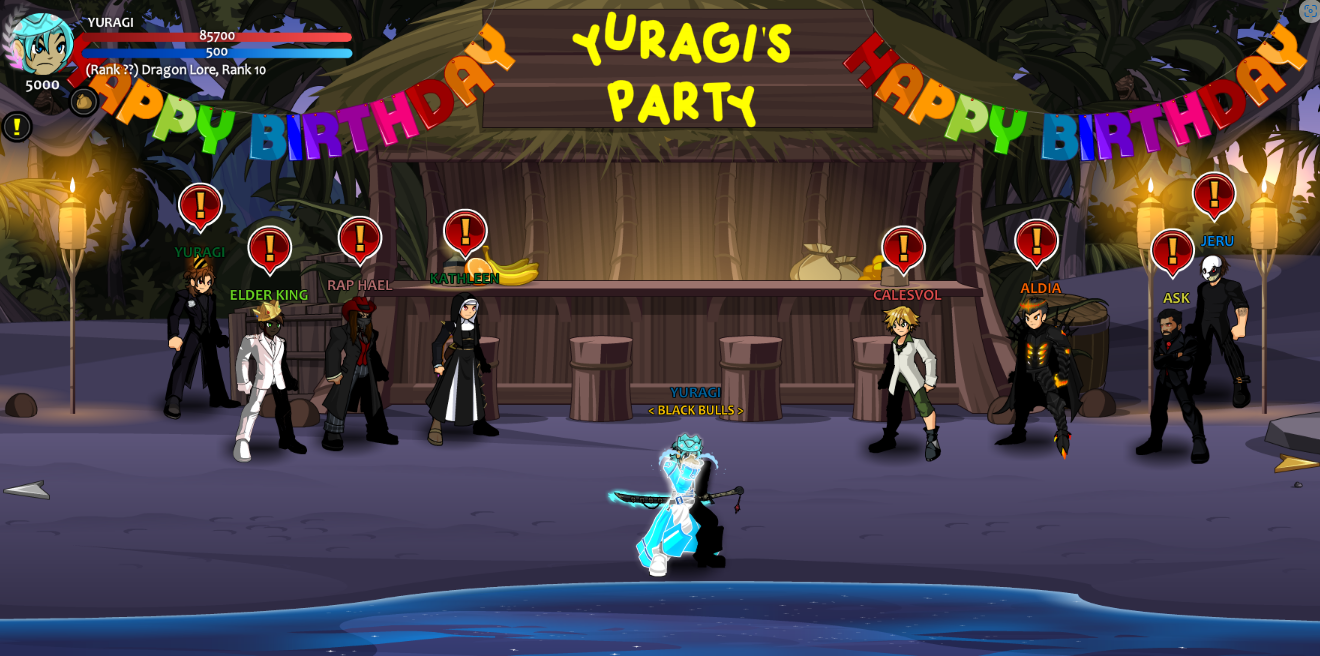Open the yellow exclamation quest log icon
1320x656 pixels.
(17, 126)
